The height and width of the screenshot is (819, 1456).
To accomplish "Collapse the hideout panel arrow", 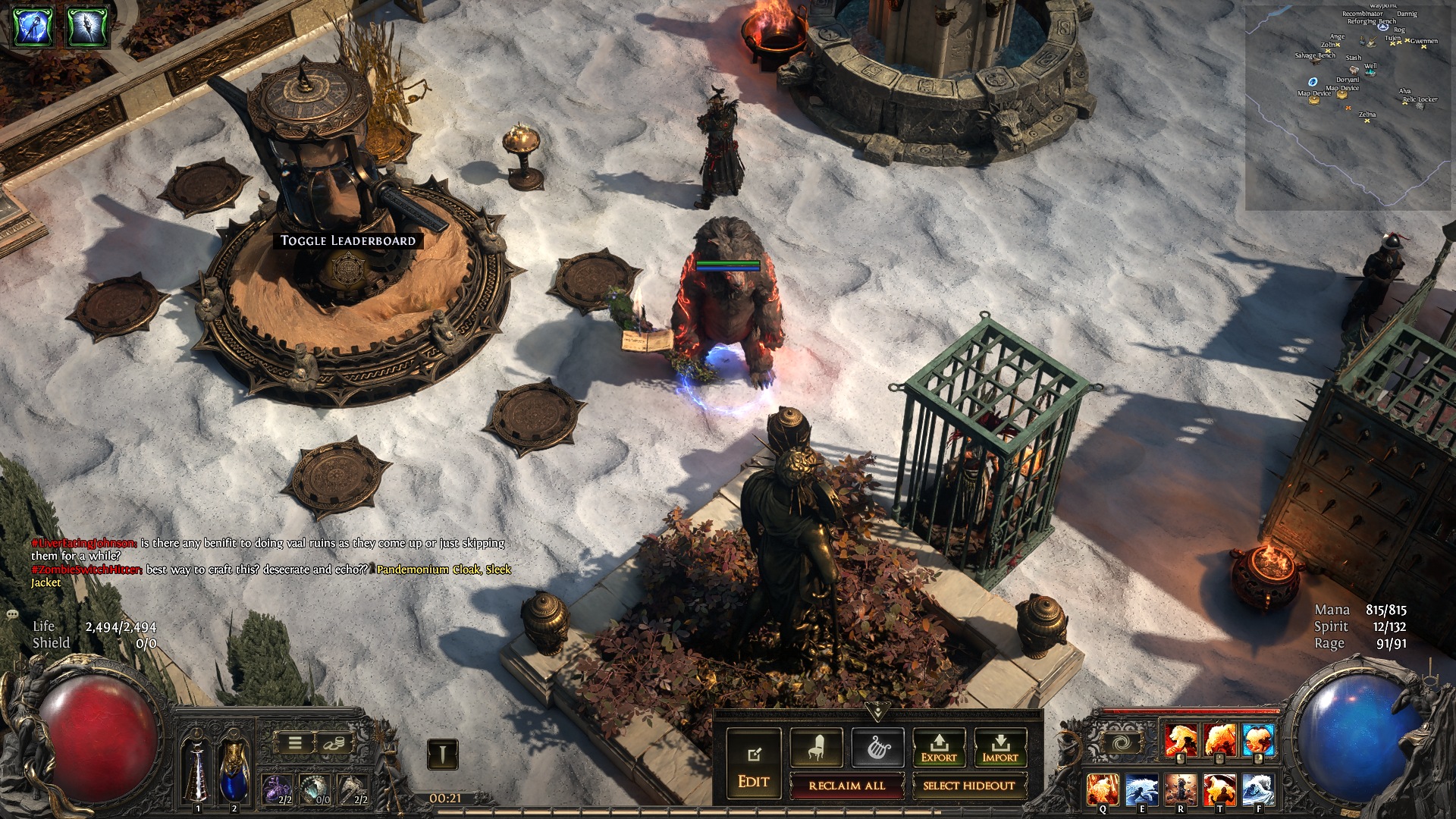I will 877,711.
